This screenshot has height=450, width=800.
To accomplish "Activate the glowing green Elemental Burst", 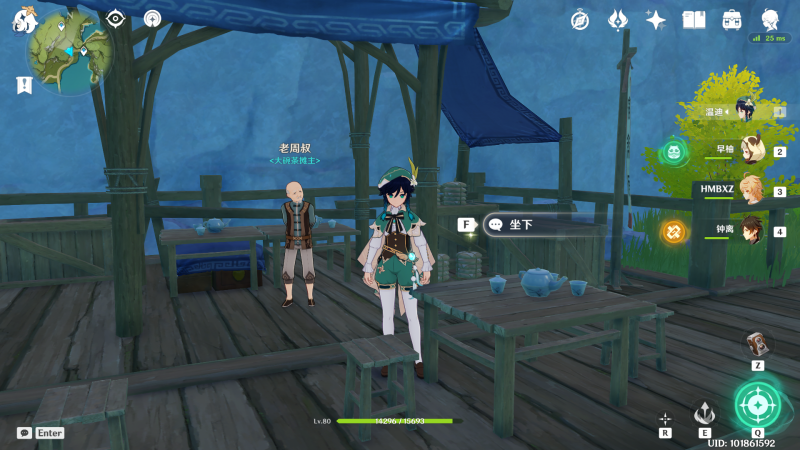I will pyautogui.click(x=757, y=404).
